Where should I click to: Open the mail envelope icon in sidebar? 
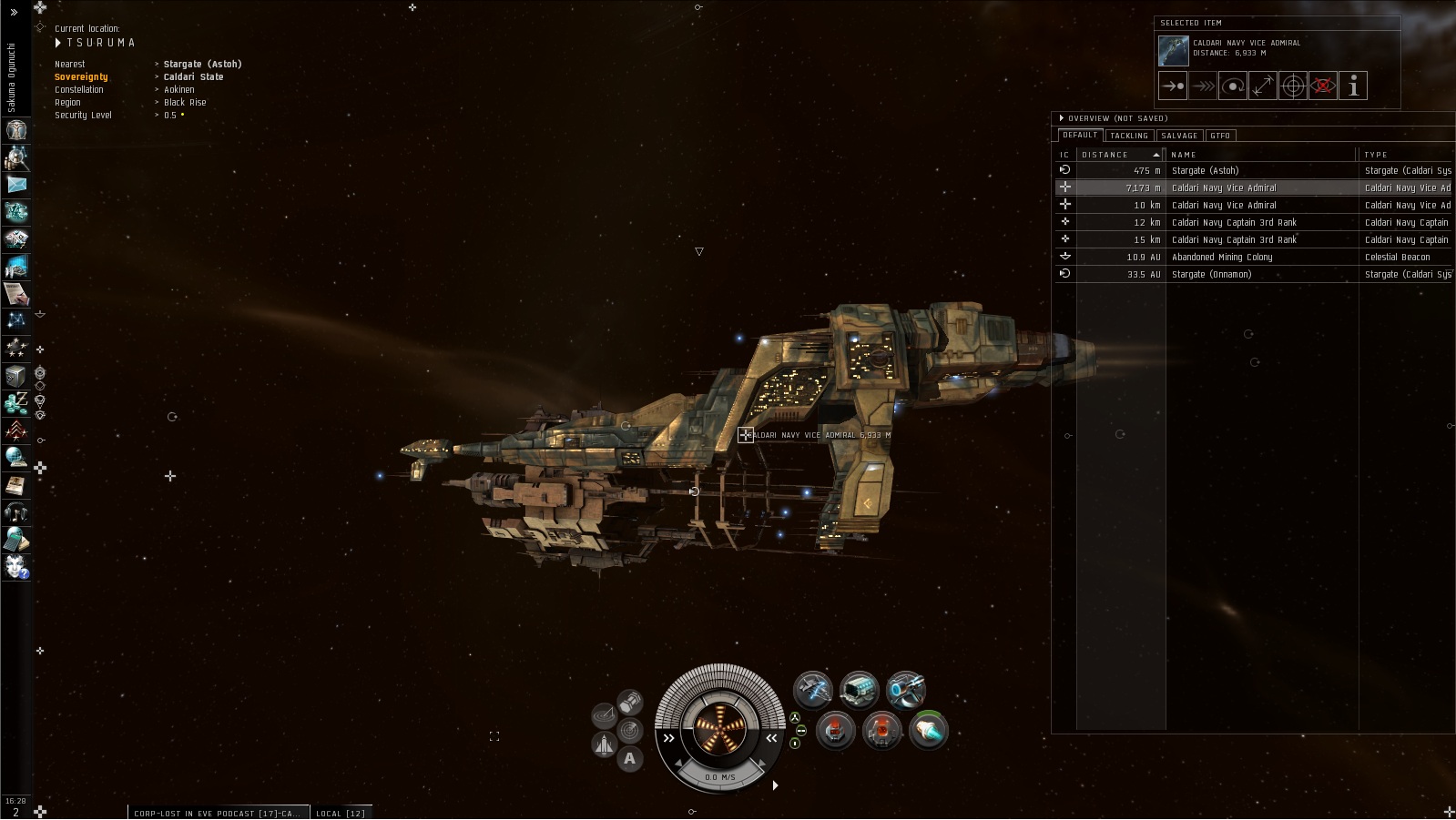click(16, 185)
